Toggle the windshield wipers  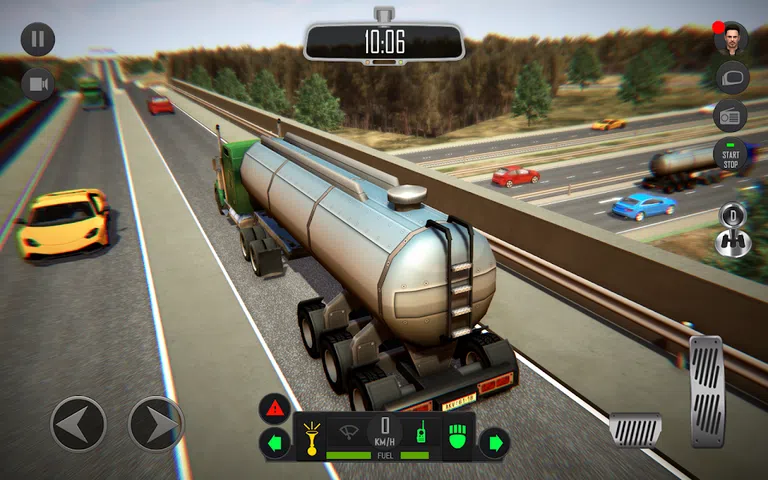click(350, 434)
